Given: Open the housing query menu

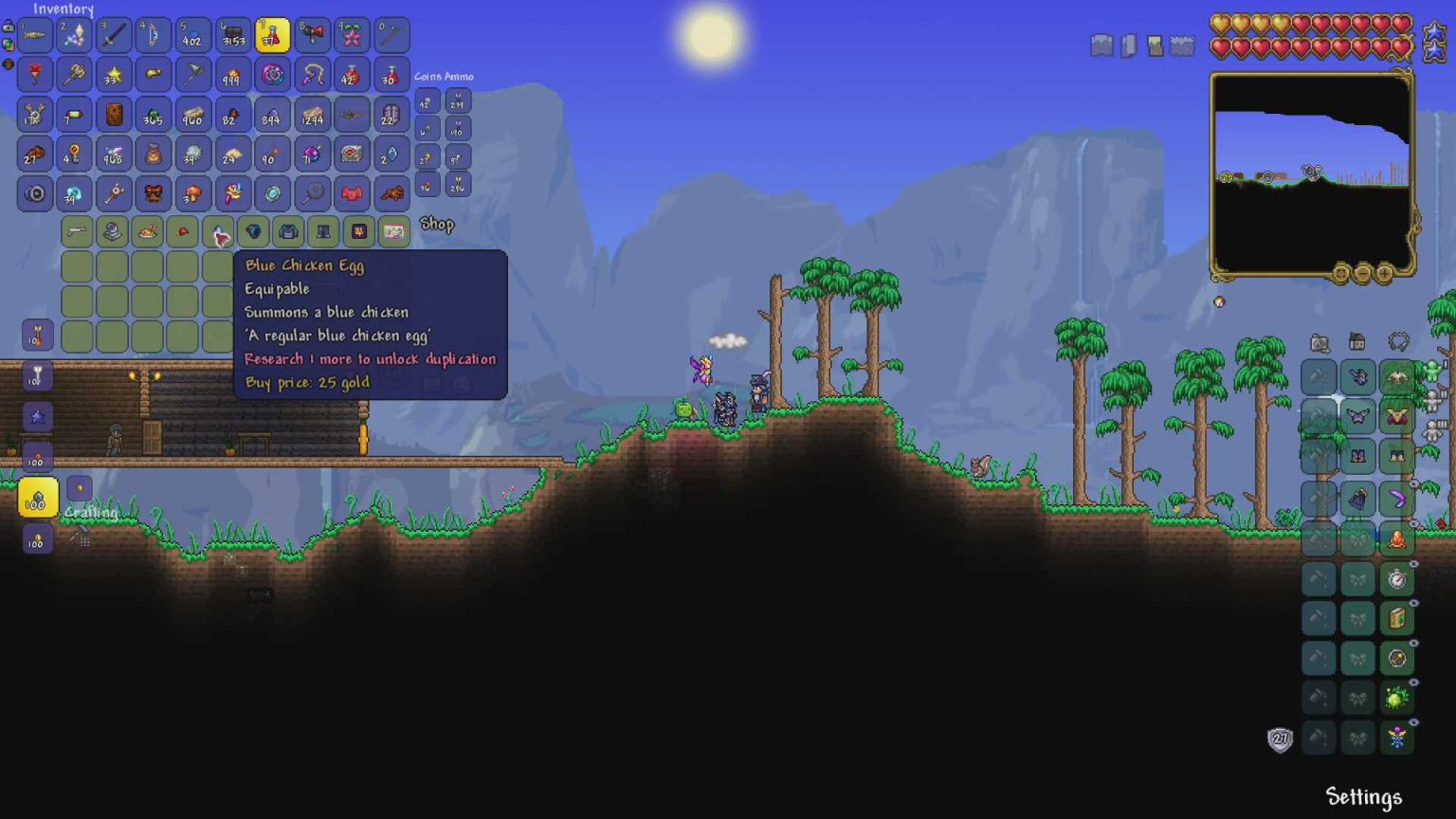Looking at the screenshot, I should (x=1358, y=339).
